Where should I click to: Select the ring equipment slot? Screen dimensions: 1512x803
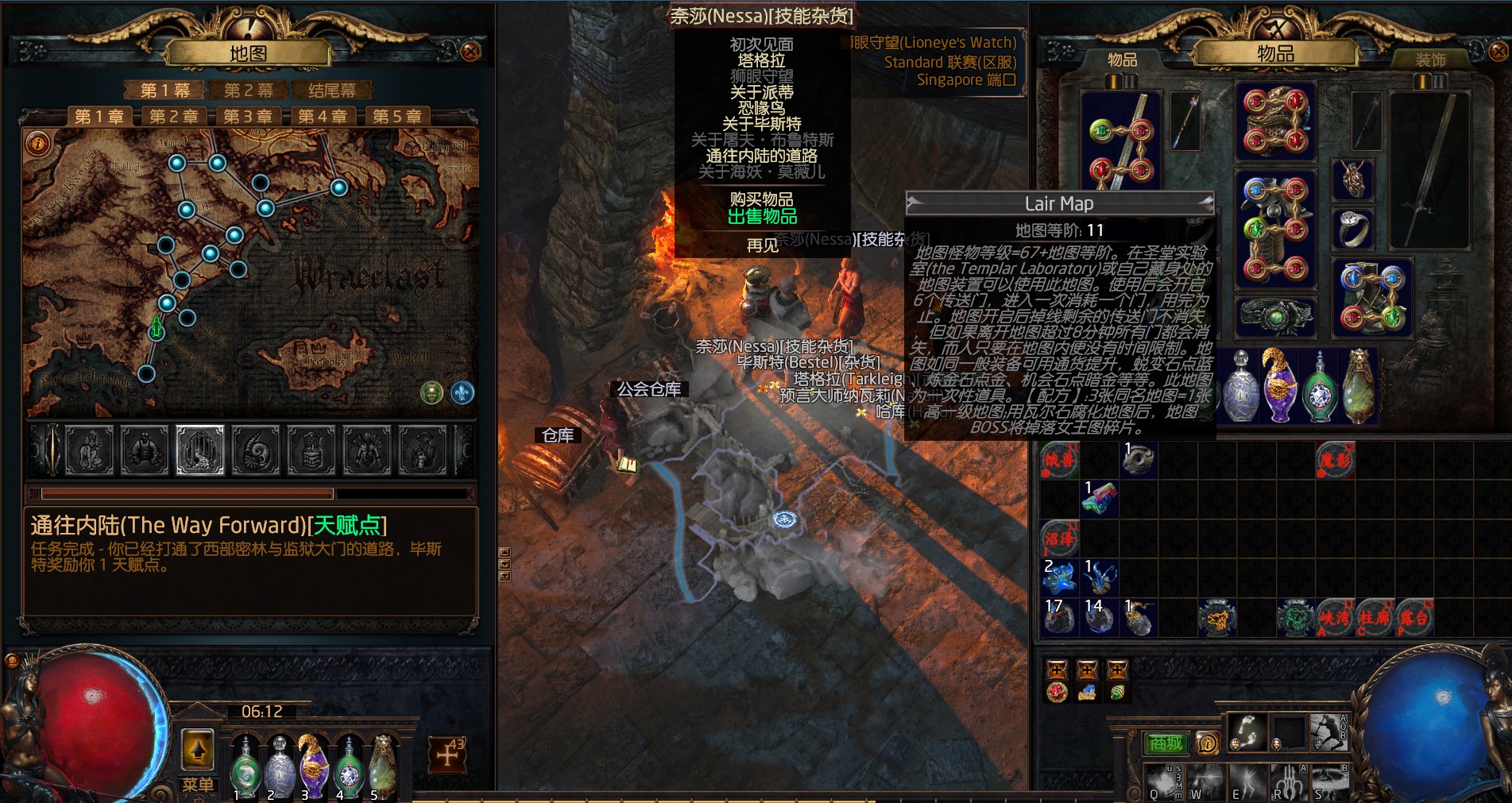(1353, 230)
